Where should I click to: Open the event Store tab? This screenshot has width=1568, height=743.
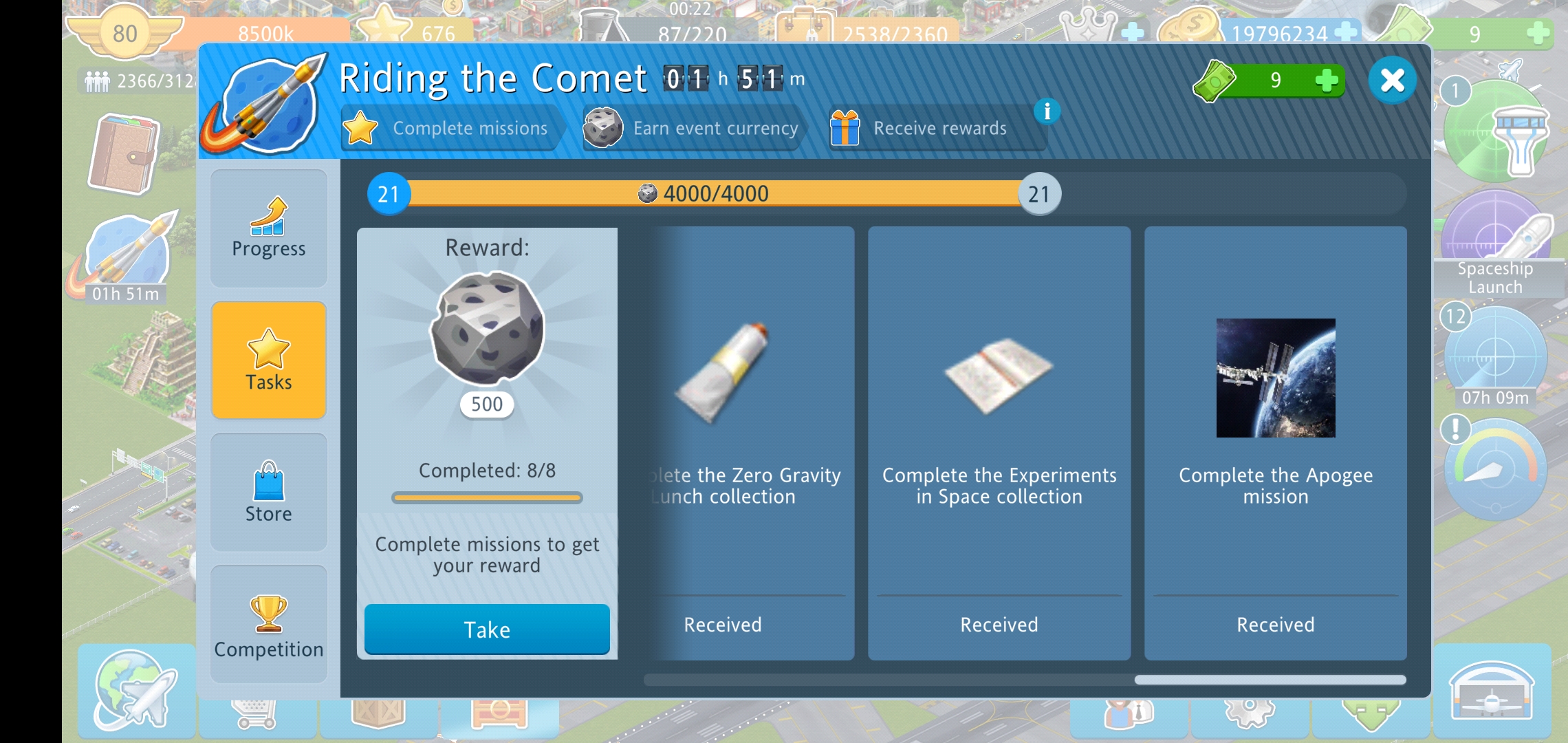(268, 492)
